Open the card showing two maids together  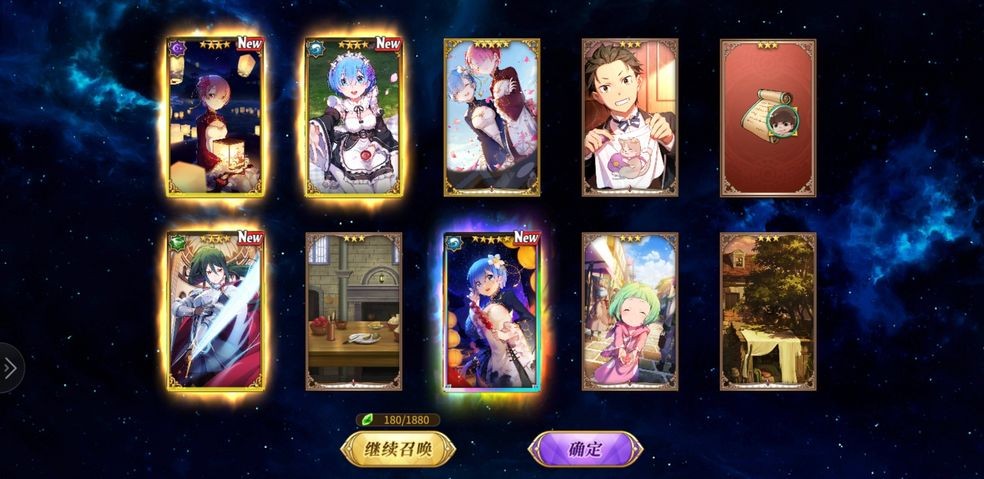click(491, 117)
